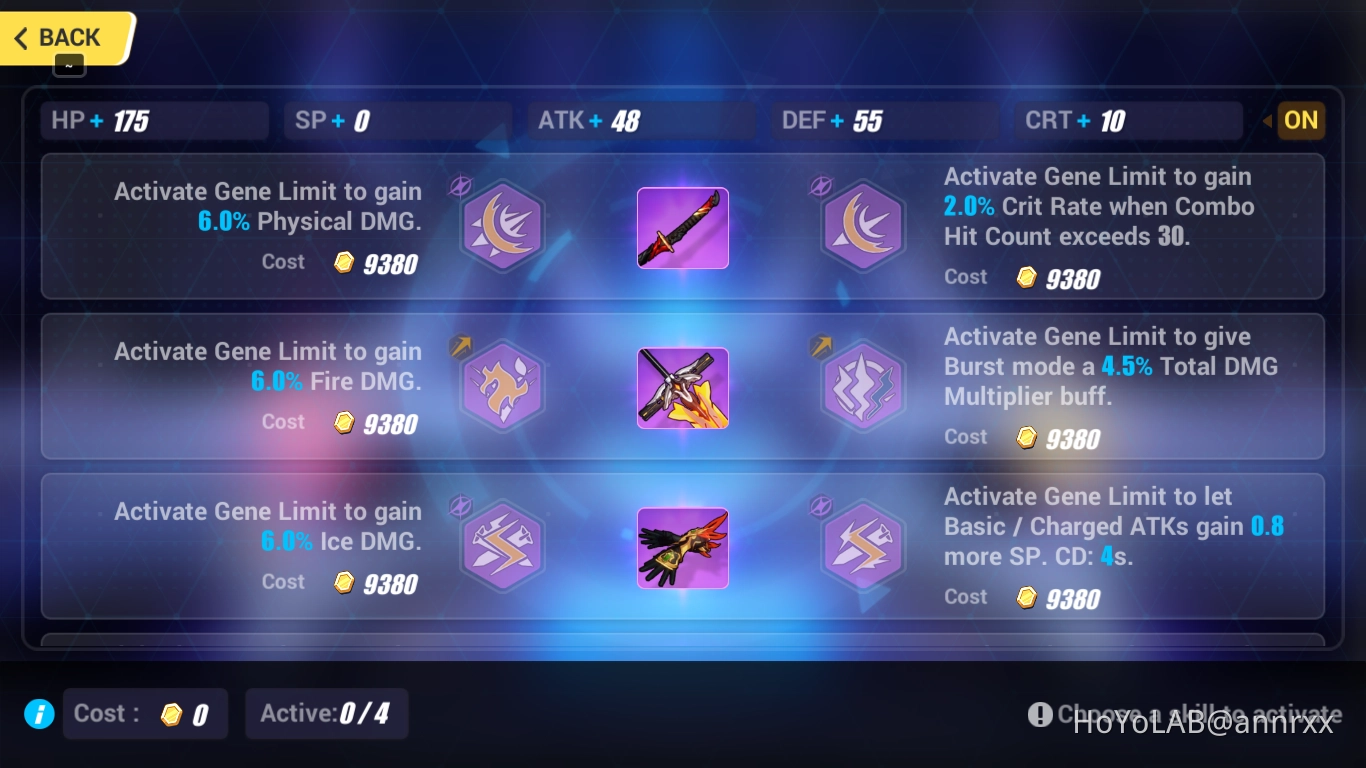The width and height of the screenshot is (1366, 768).
Task: Select the SP gain gene hexagon icon
Action: click(x=863, y=546)
